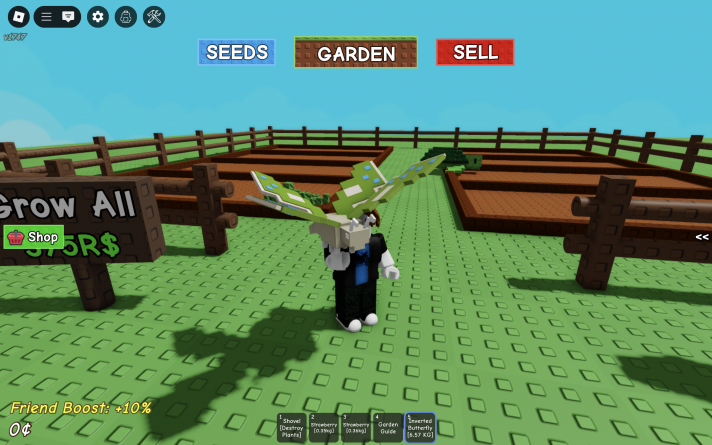Open the Garden Guide from hotbar
This screenshot has height=445, width=712.
pyautogui.click(x=387, y=427)
